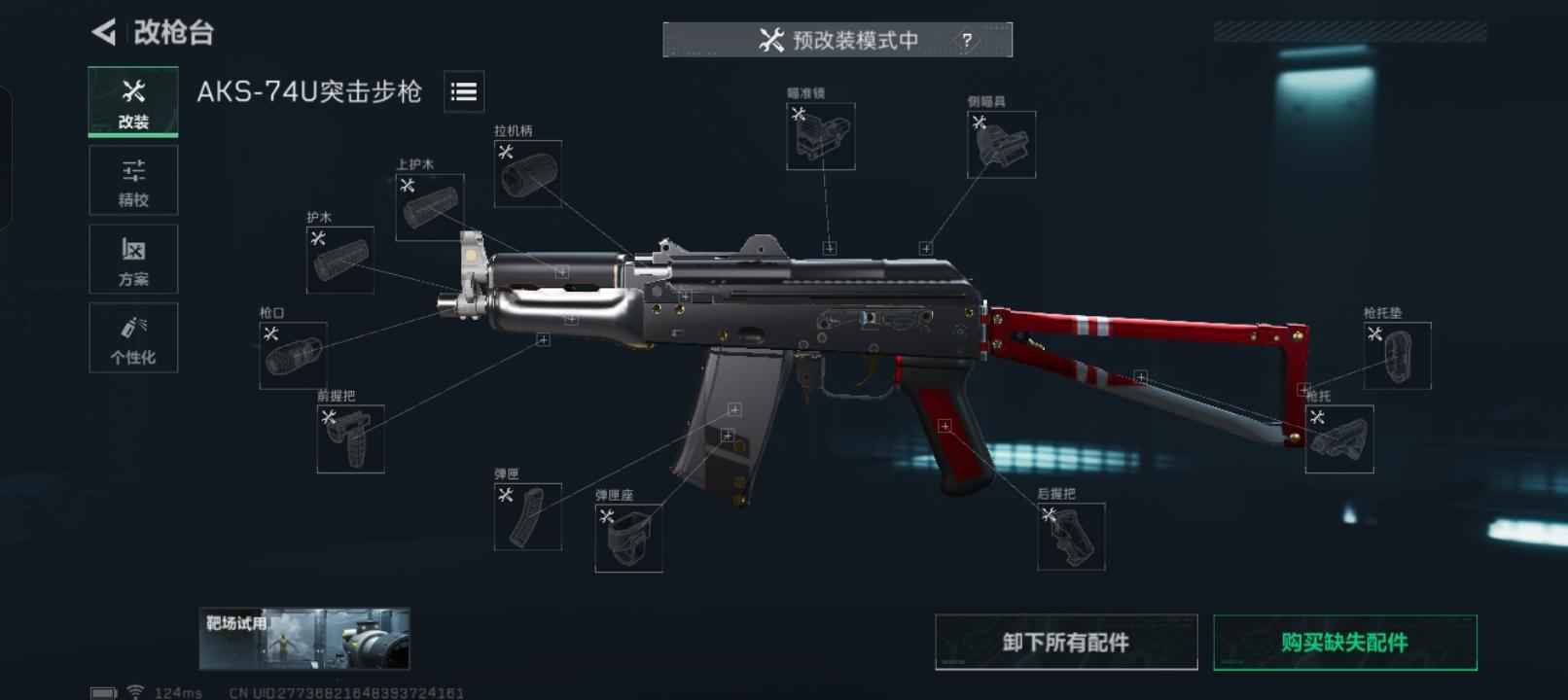Click the question mark help icon
The height and width of the screenshot is (700, 1568).
966,41
